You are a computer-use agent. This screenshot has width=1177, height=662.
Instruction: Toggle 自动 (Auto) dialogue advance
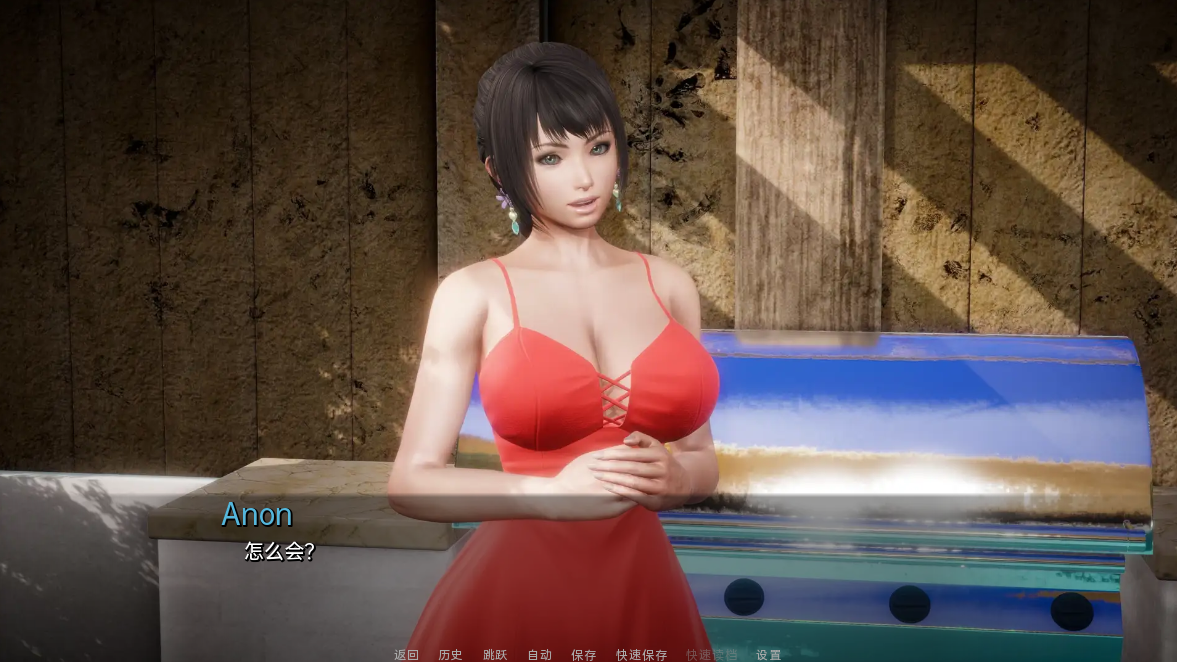(x=539, y=655)
